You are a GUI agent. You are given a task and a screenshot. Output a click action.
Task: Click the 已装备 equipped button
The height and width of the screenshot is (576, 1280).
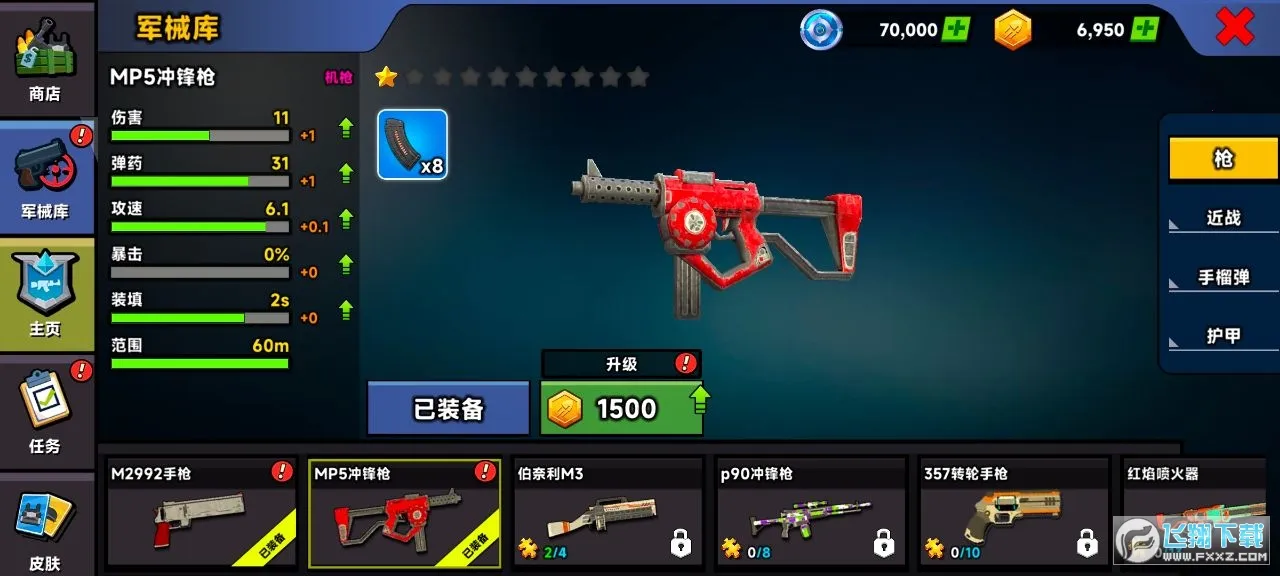tap(448, 408)
